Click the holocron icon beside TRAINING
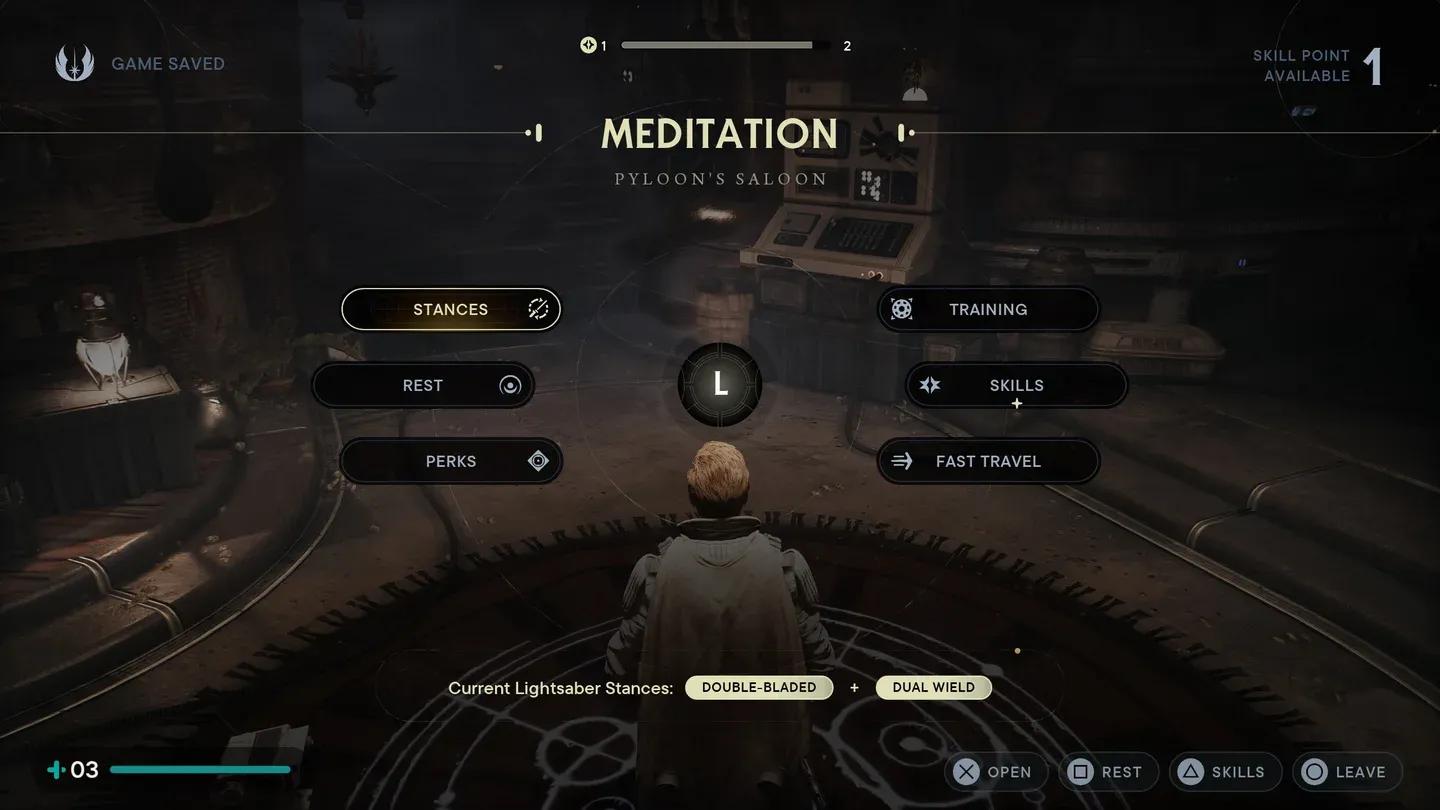The image size is (1440, 810). pos(903,309)
